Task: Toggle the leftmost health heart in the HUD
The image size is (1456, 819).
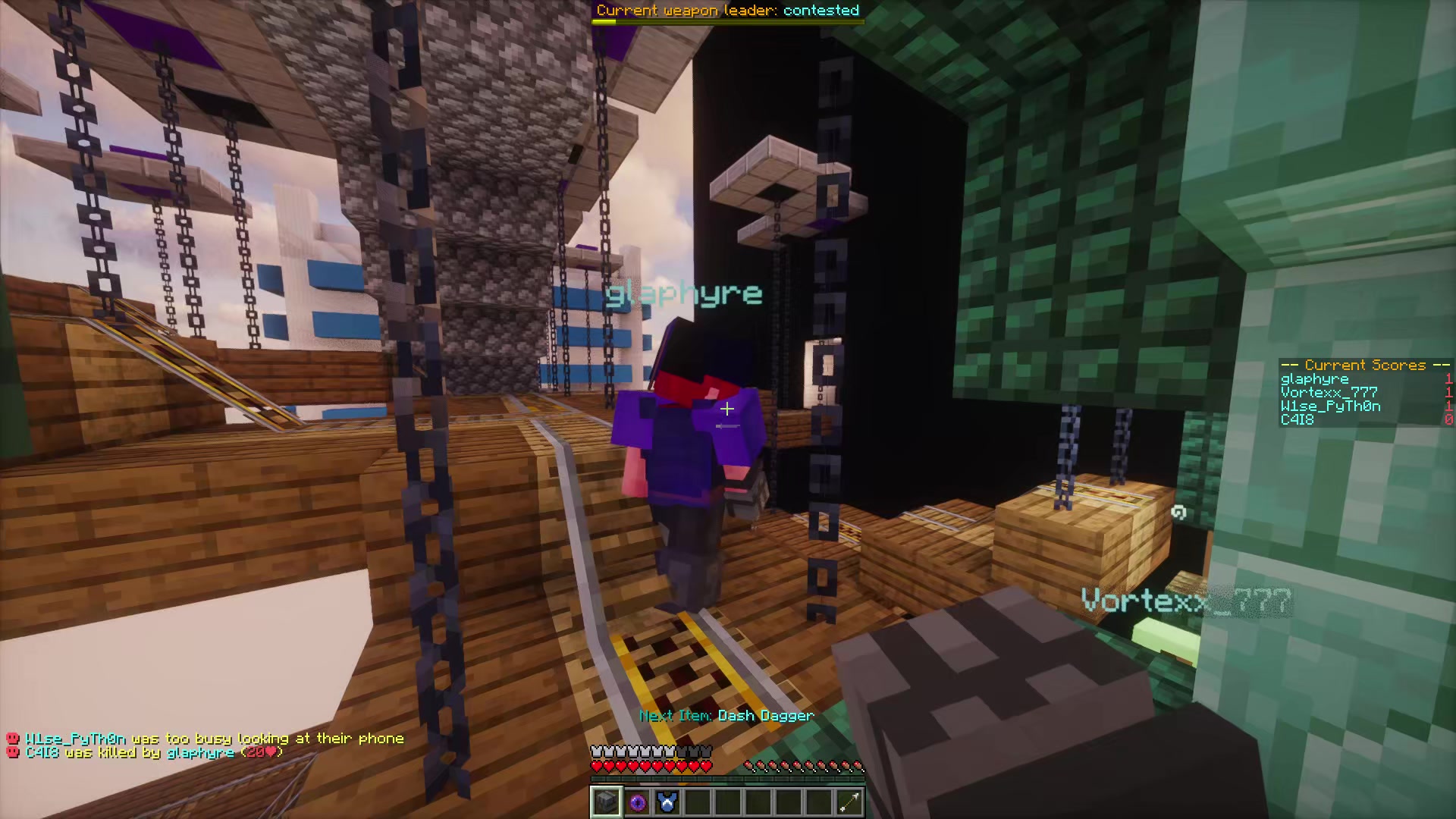Action: pos(596,766)
